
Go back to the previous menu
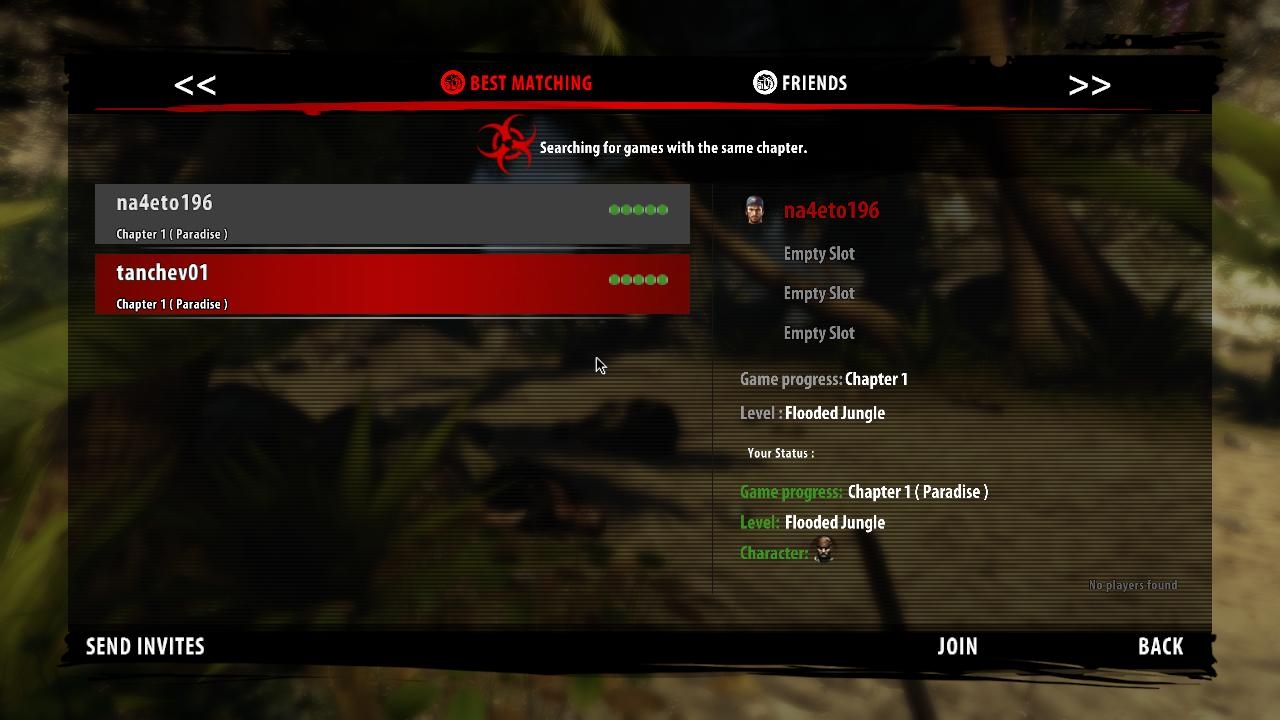tap(1160, 646)
